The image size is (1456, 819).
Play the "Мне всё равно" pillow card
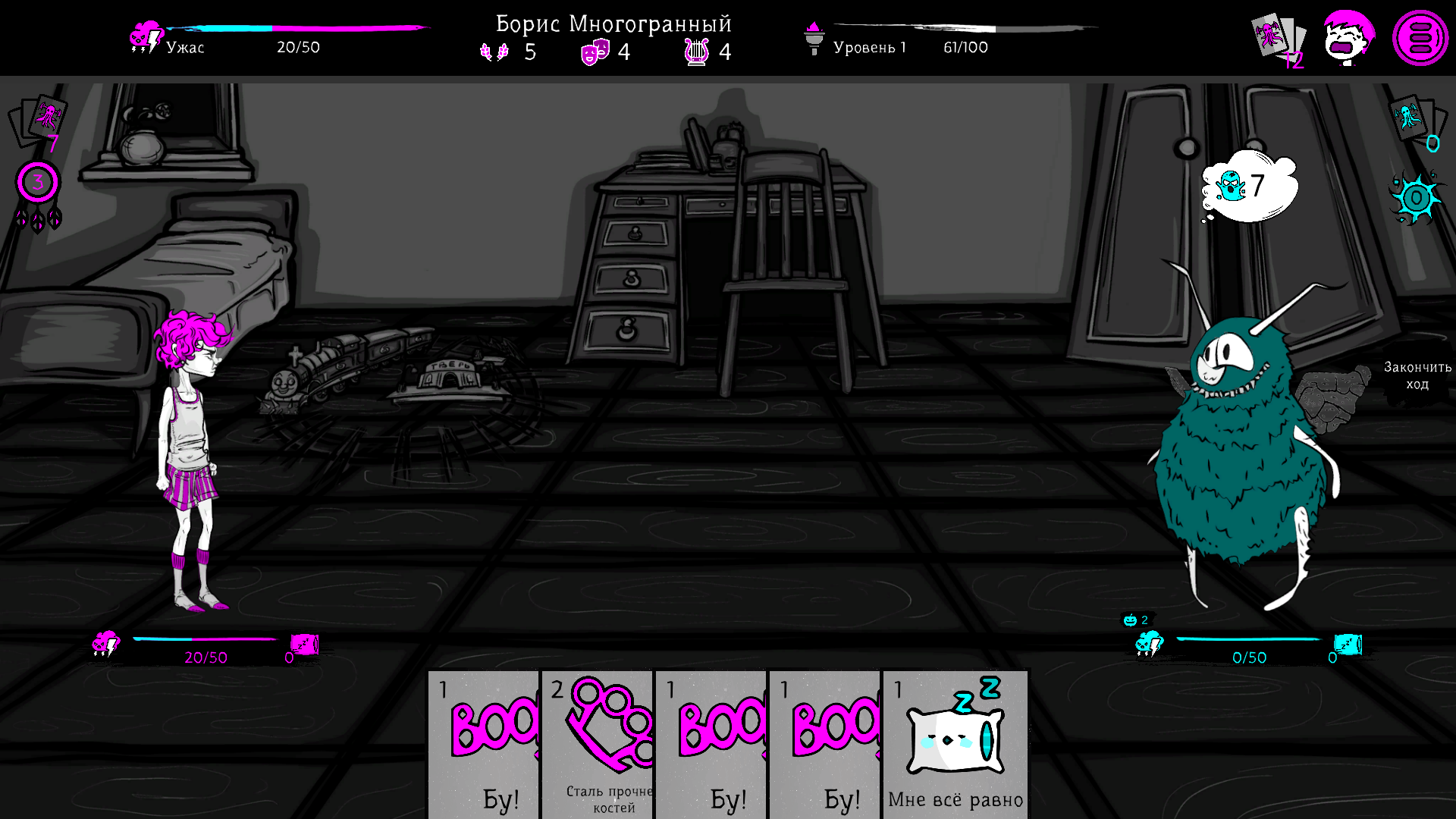coord(955,743)
